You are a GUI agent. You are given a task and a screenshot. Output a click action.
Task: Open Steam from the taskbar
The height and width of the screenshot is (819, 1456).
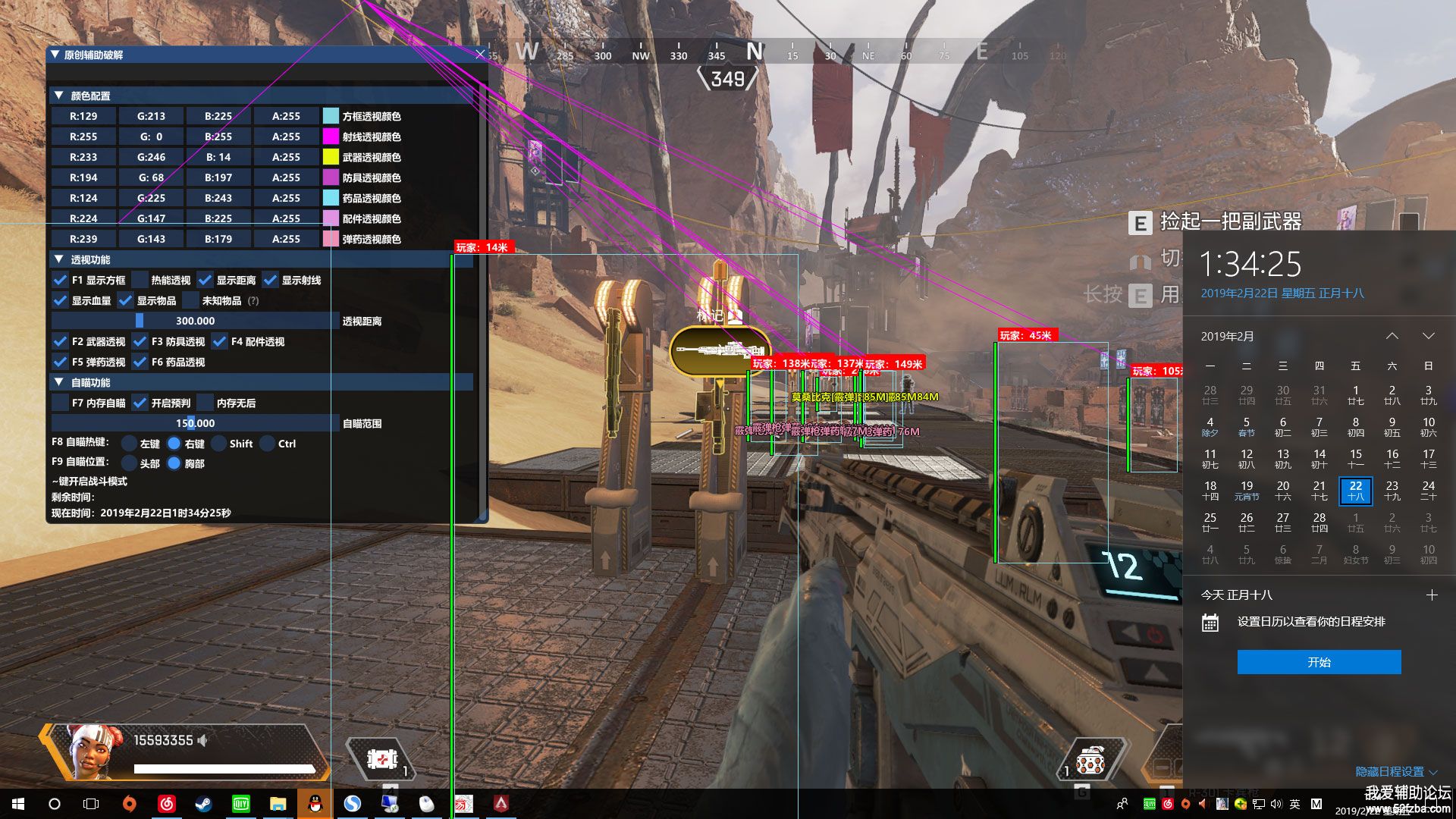(203, 804)
